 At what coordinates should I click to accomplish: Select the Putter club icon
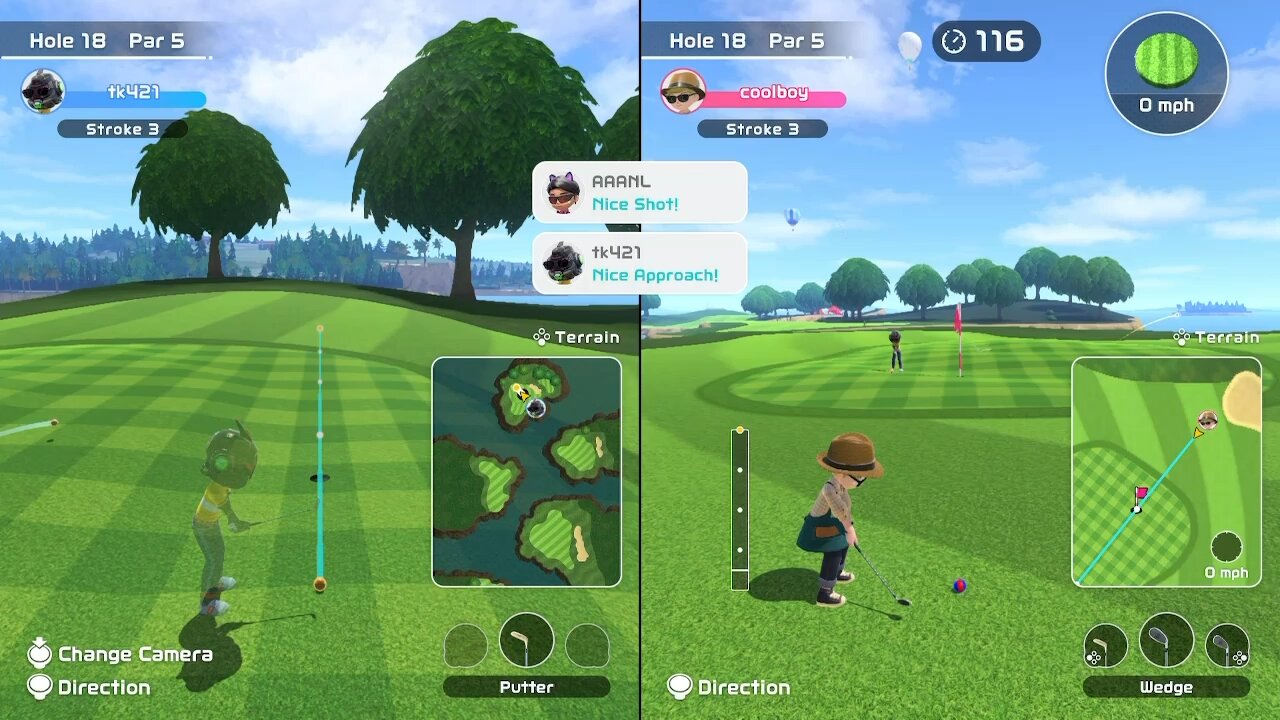526,640
